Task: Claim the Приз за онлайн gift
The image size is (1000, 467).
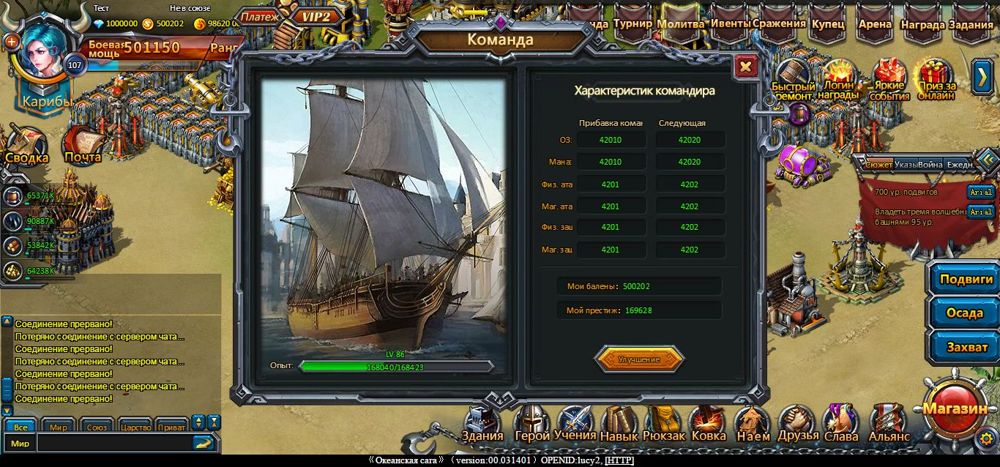Action: point(936,80)
